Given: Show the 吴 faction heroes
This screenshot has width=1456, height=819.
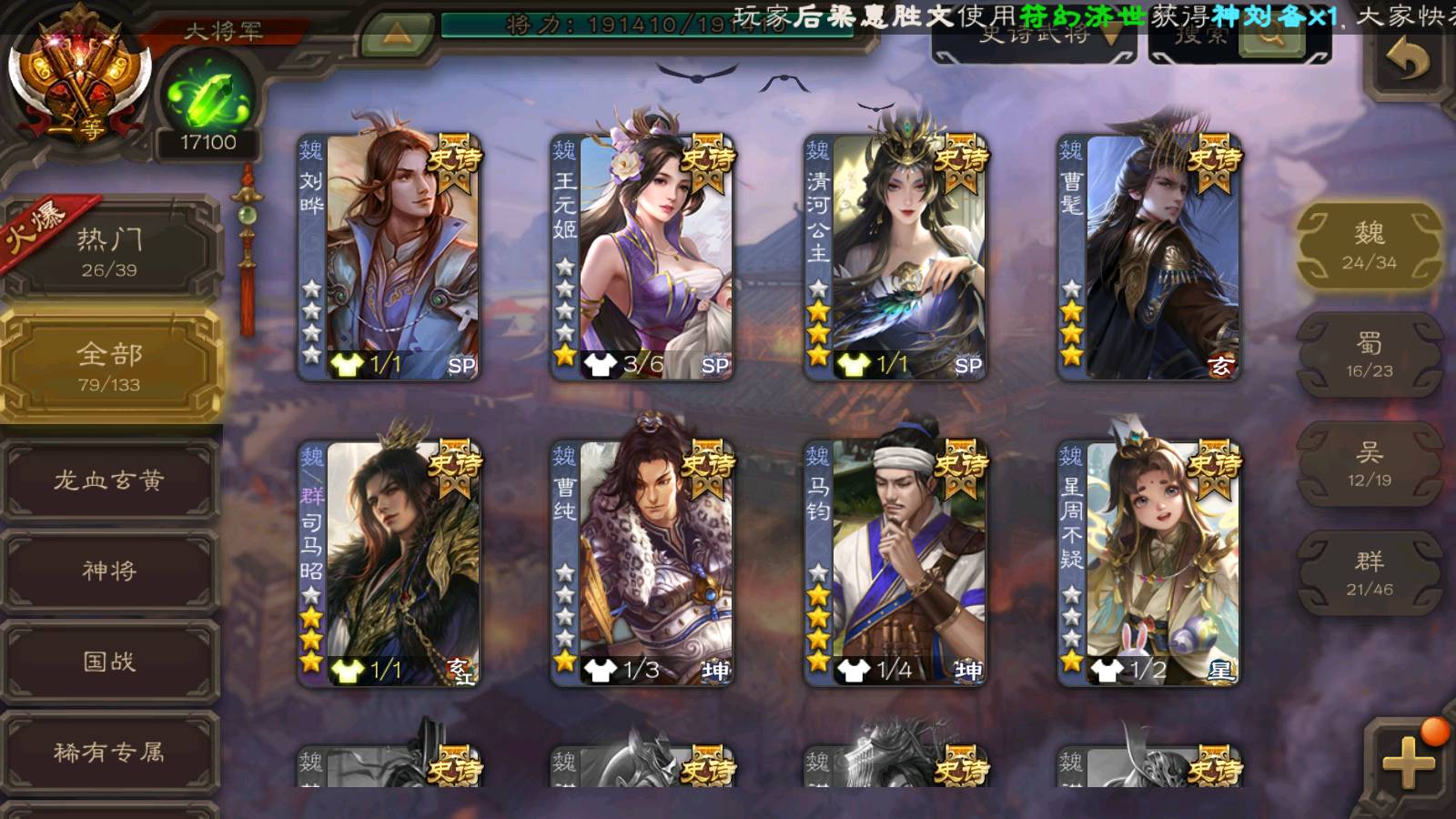Looking at the screenshot, I should [1369, 464].
